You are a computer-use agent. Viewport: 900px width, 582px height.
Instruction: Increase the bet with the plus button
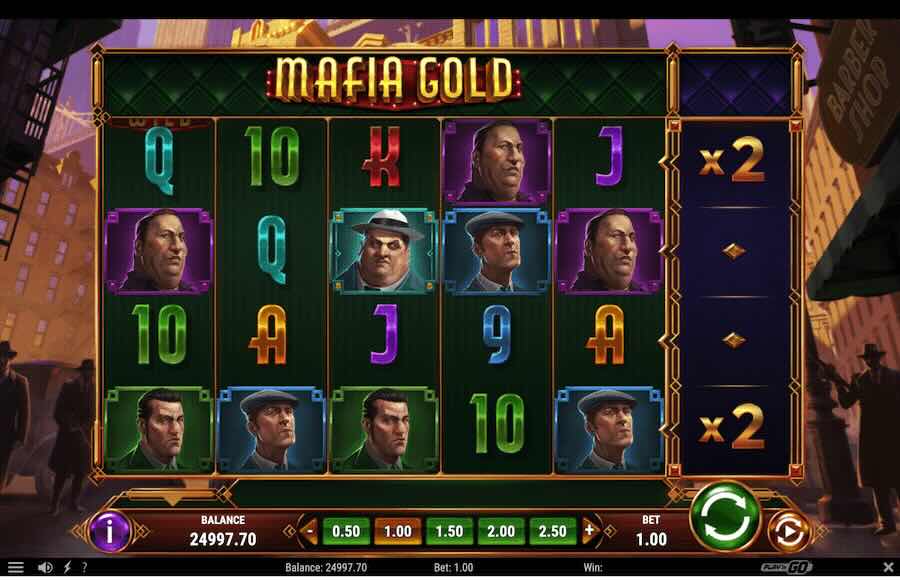(590, 531)
